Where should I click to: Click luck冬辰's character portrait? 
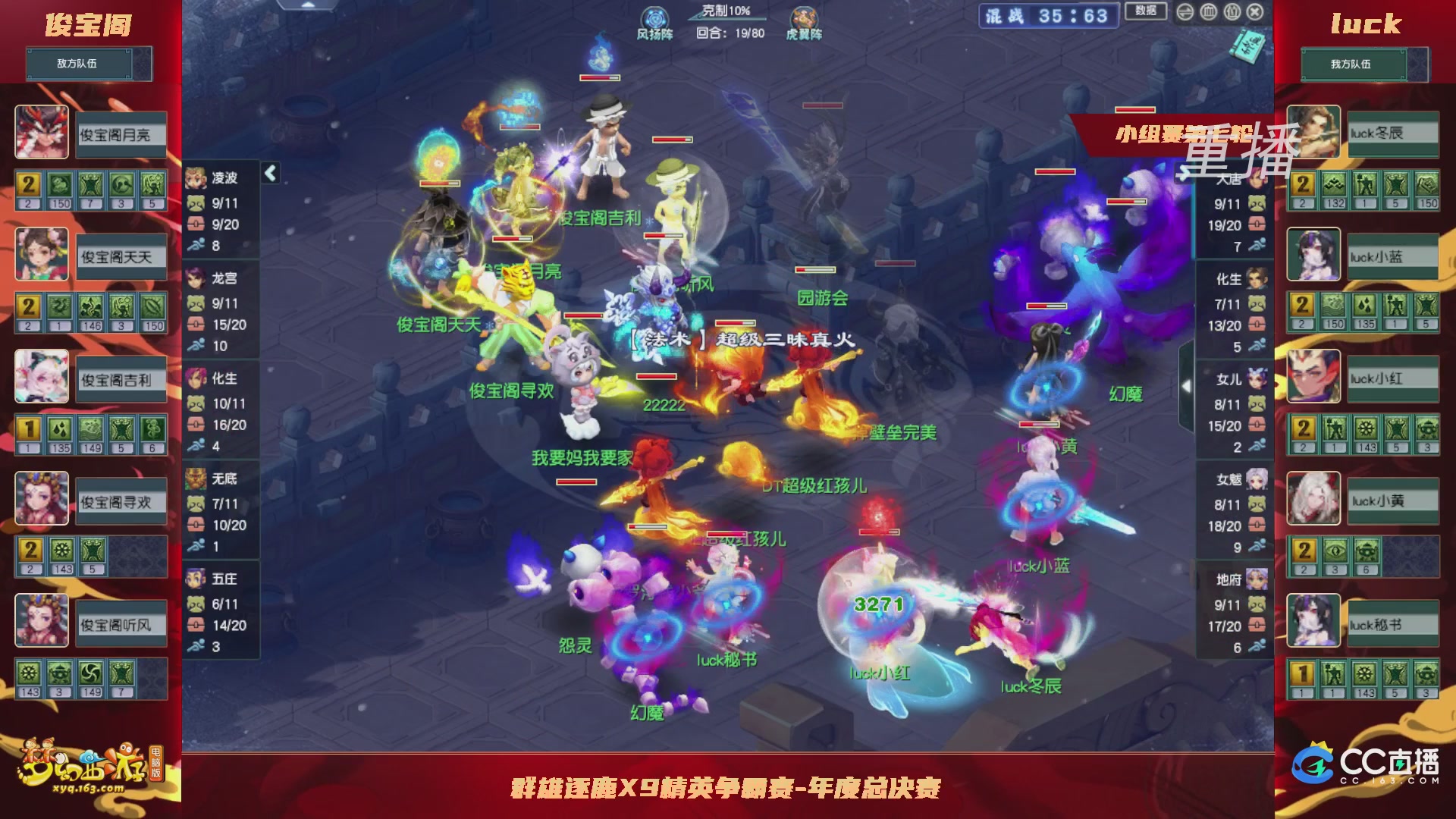[x=1313, y=133]
